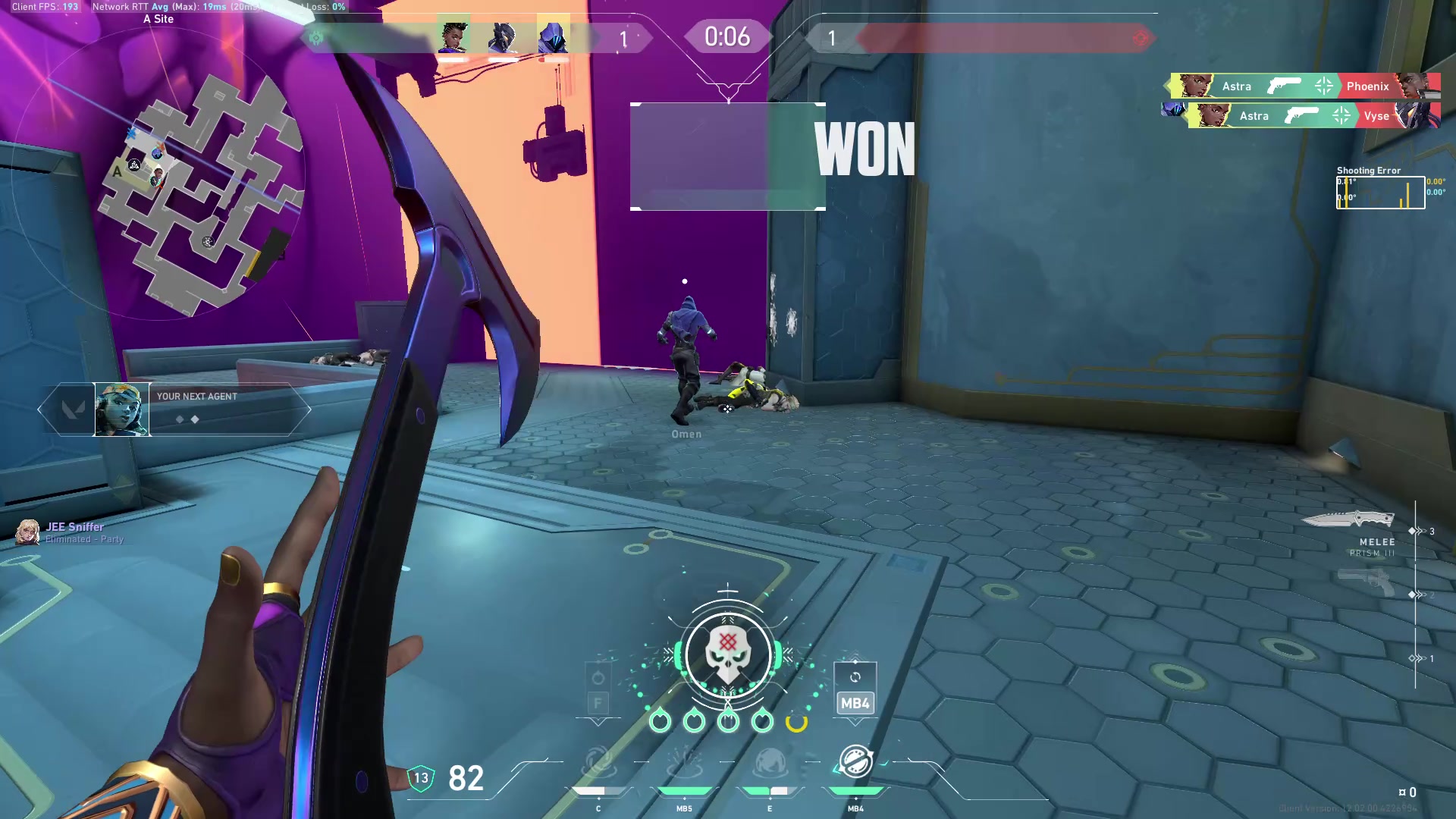The height and width of the screenshot is (819, 1456).
Task: Select the faded pistol weapon slot
Action: coord(1365,582)
